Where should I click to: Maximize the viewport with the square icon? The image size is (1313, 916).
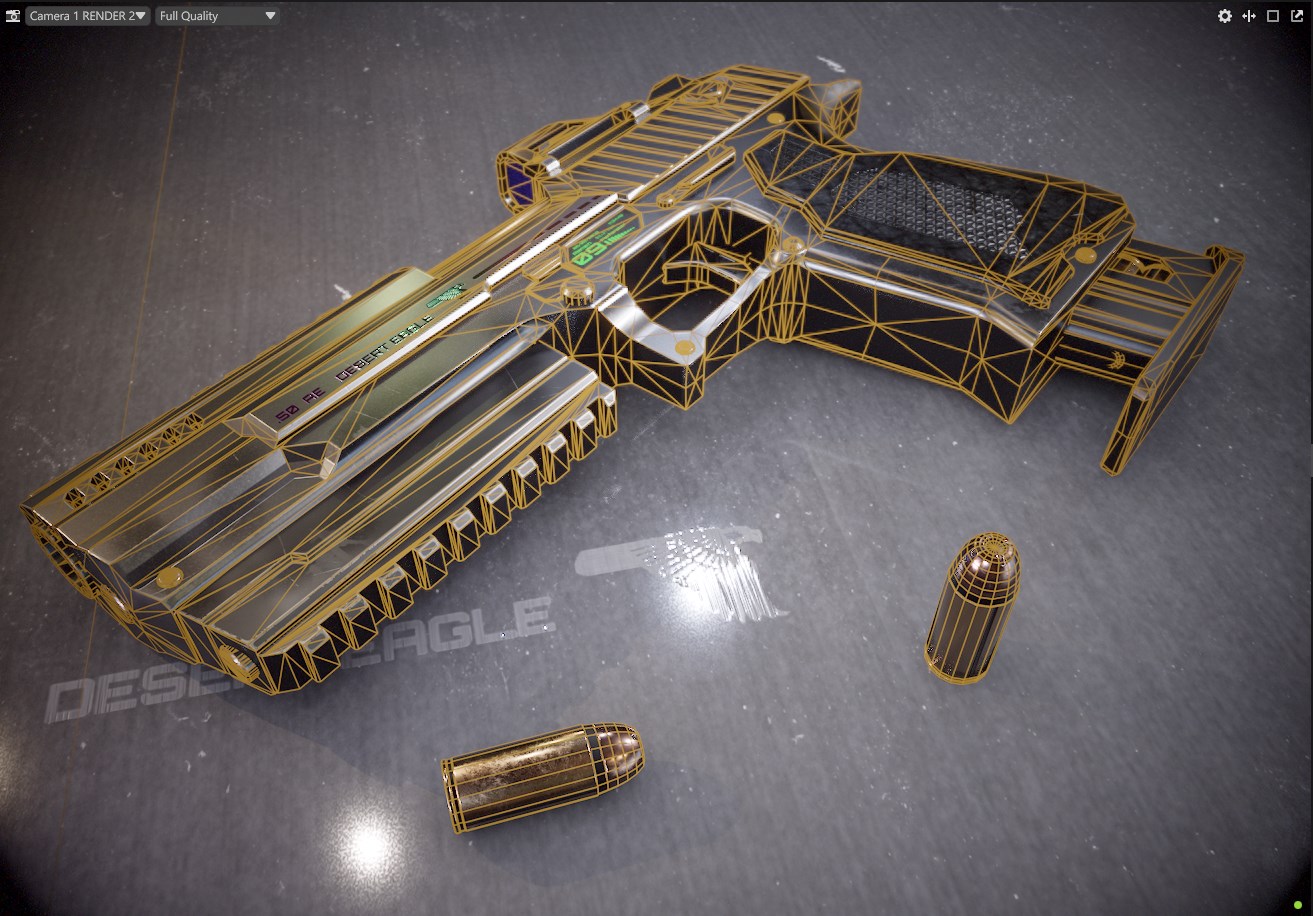point(1273,16)
